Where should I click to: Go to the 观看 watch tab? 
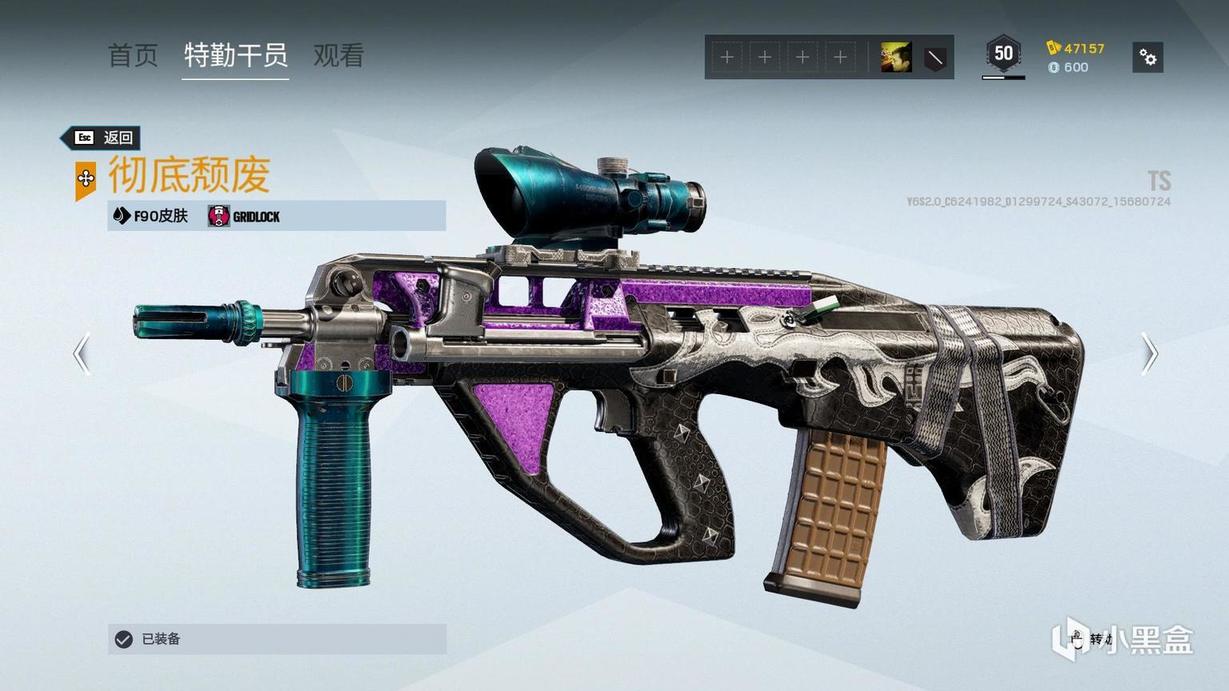tap(338, 56)
